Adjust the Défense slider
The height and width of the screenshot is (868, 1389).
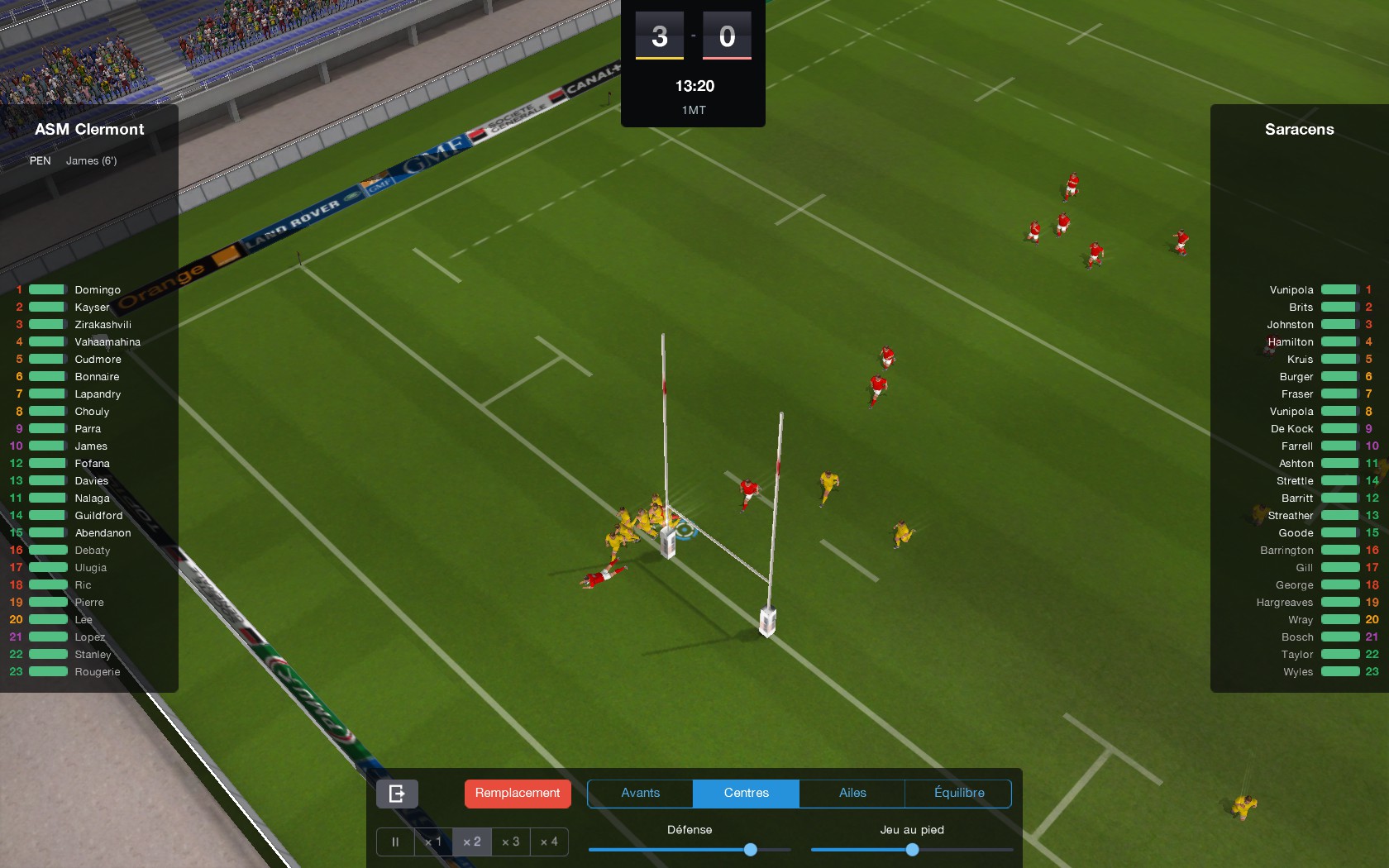click(750, 849)
